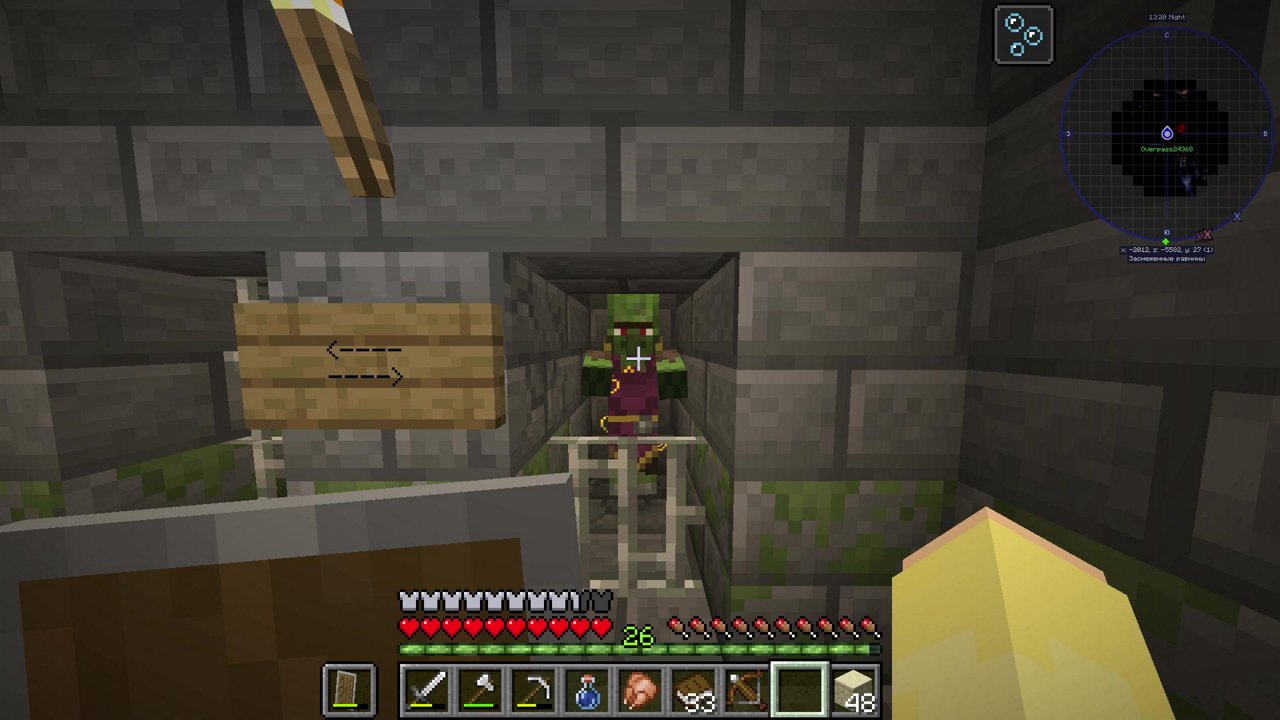The height and width of the screenshot is (720, 1280).
Task: Select the iron pickaxe hotbar slot
Action: coord(533,691)
